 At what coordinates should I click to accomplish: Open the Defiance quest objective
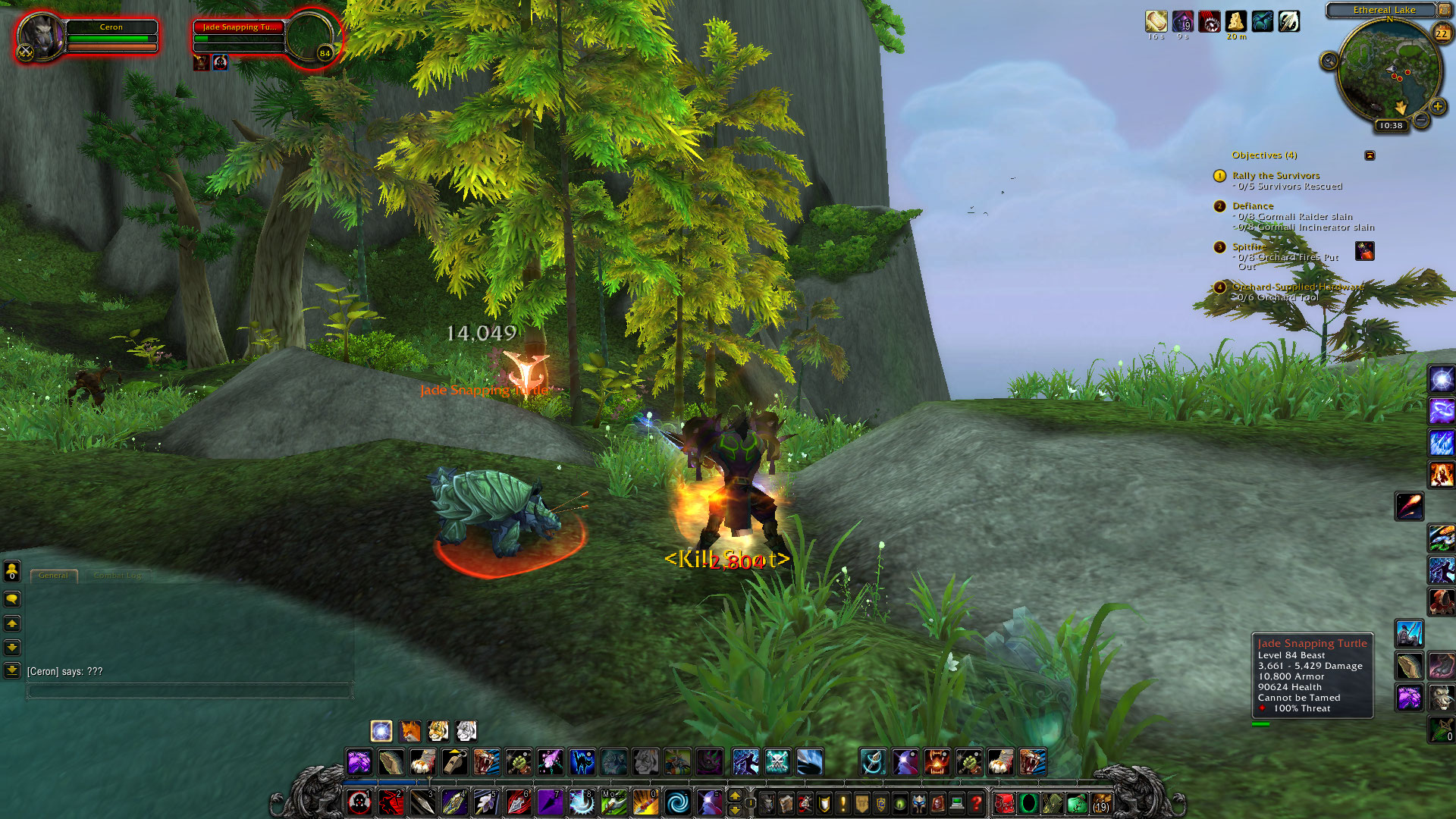click(x=1253, y=206)
